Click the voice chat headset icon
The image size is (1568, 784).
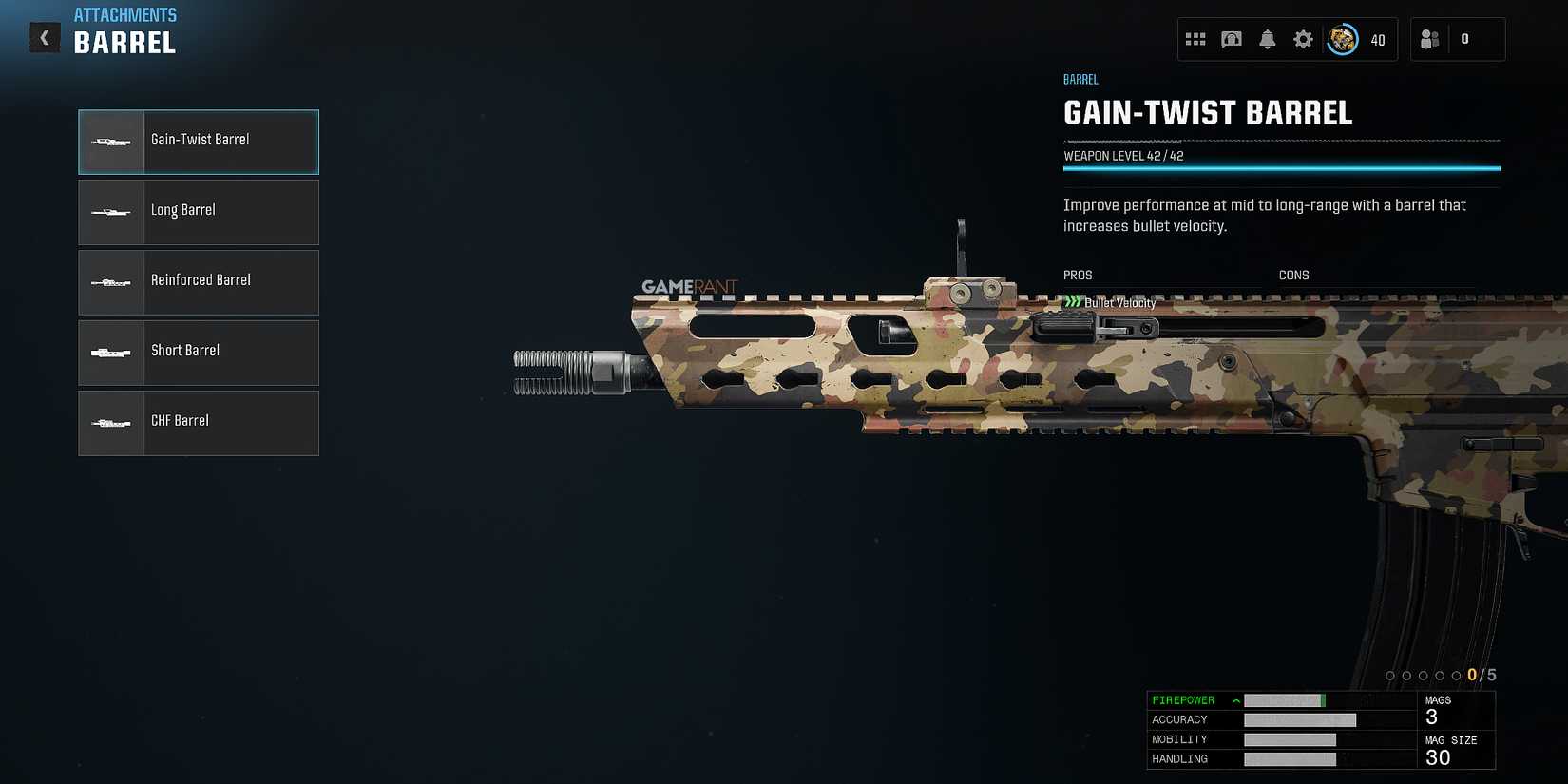pyautogui.click(x=1232, y=39)
